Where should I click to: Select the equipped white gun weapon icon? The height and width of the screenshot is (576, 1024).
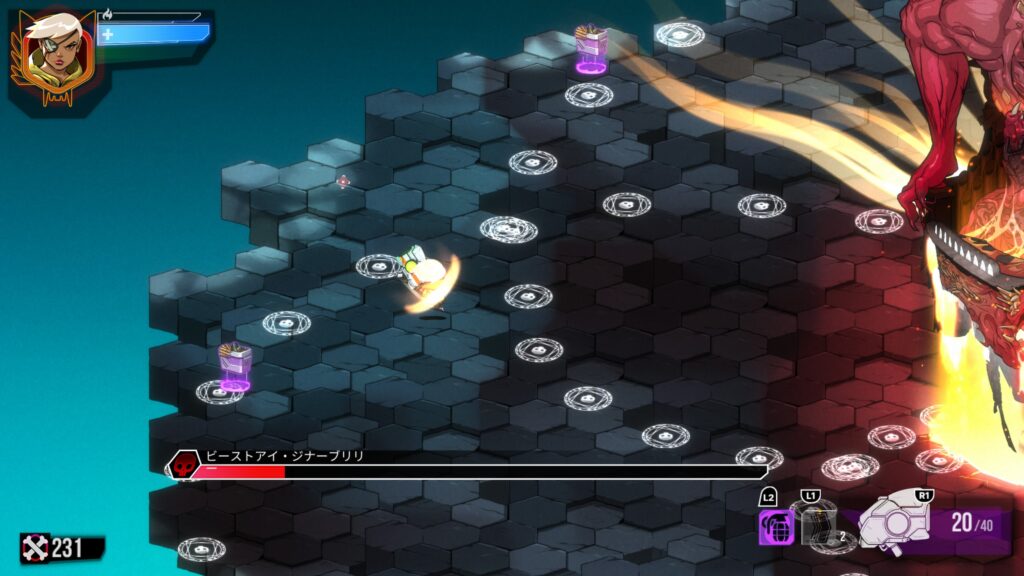[x=895, y=521]
